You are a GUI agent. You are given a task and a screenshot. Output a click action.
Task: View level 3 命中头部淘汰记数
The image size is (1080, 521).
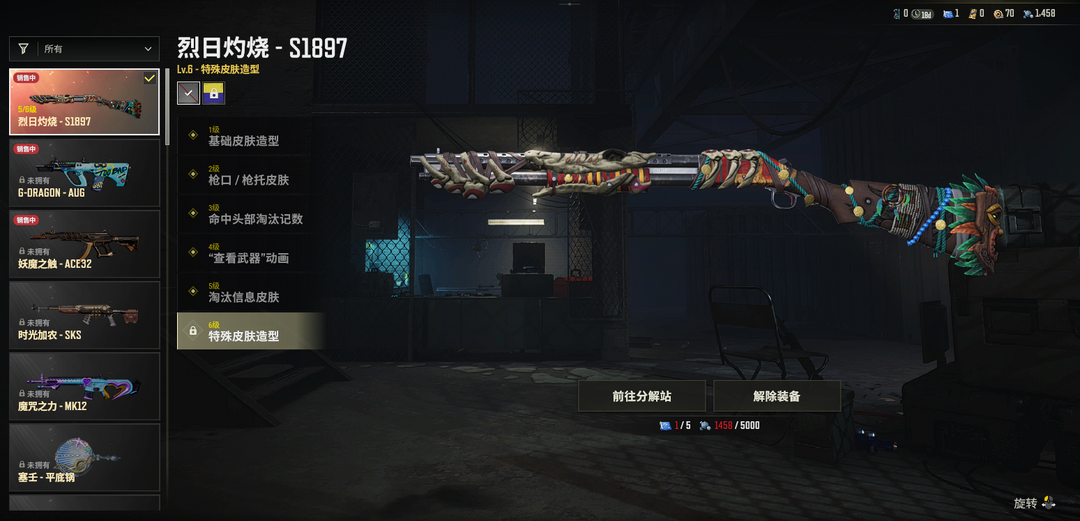click(250, 214)
